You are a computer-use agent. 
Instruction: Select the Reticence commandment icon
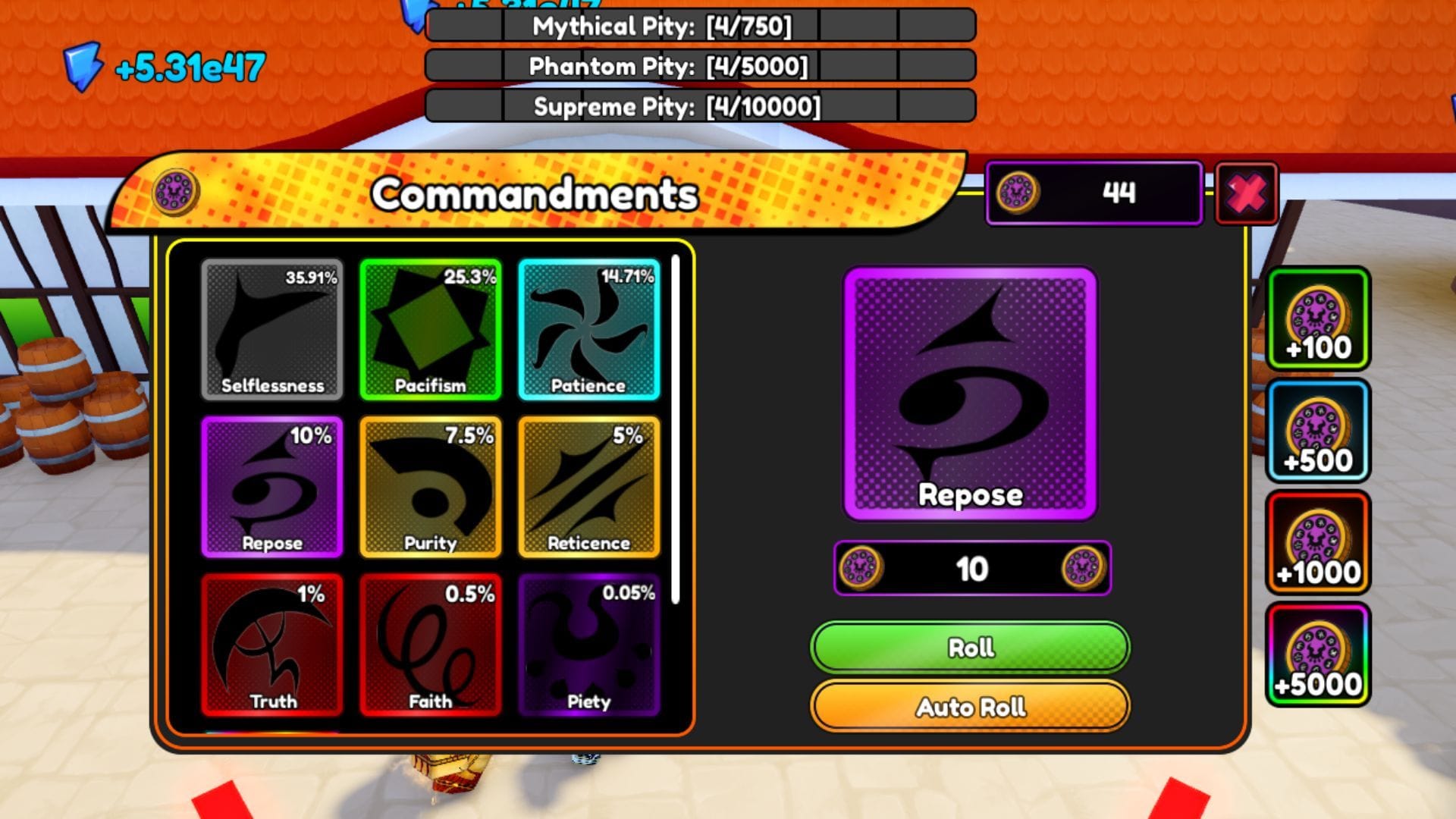[589, 488]
